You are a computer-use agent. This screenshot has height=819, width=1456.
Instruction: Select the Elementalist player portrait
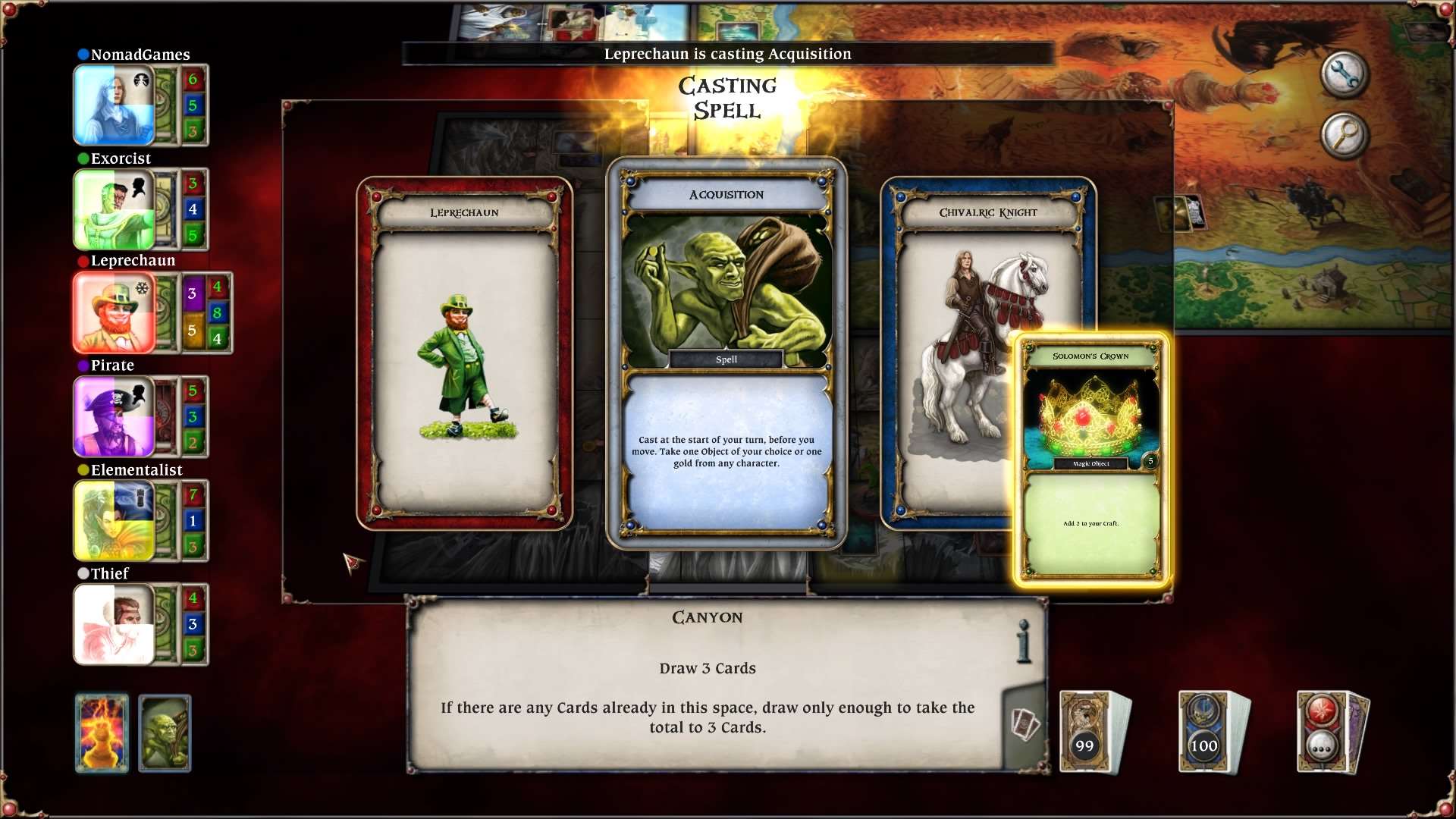(114, 520)
